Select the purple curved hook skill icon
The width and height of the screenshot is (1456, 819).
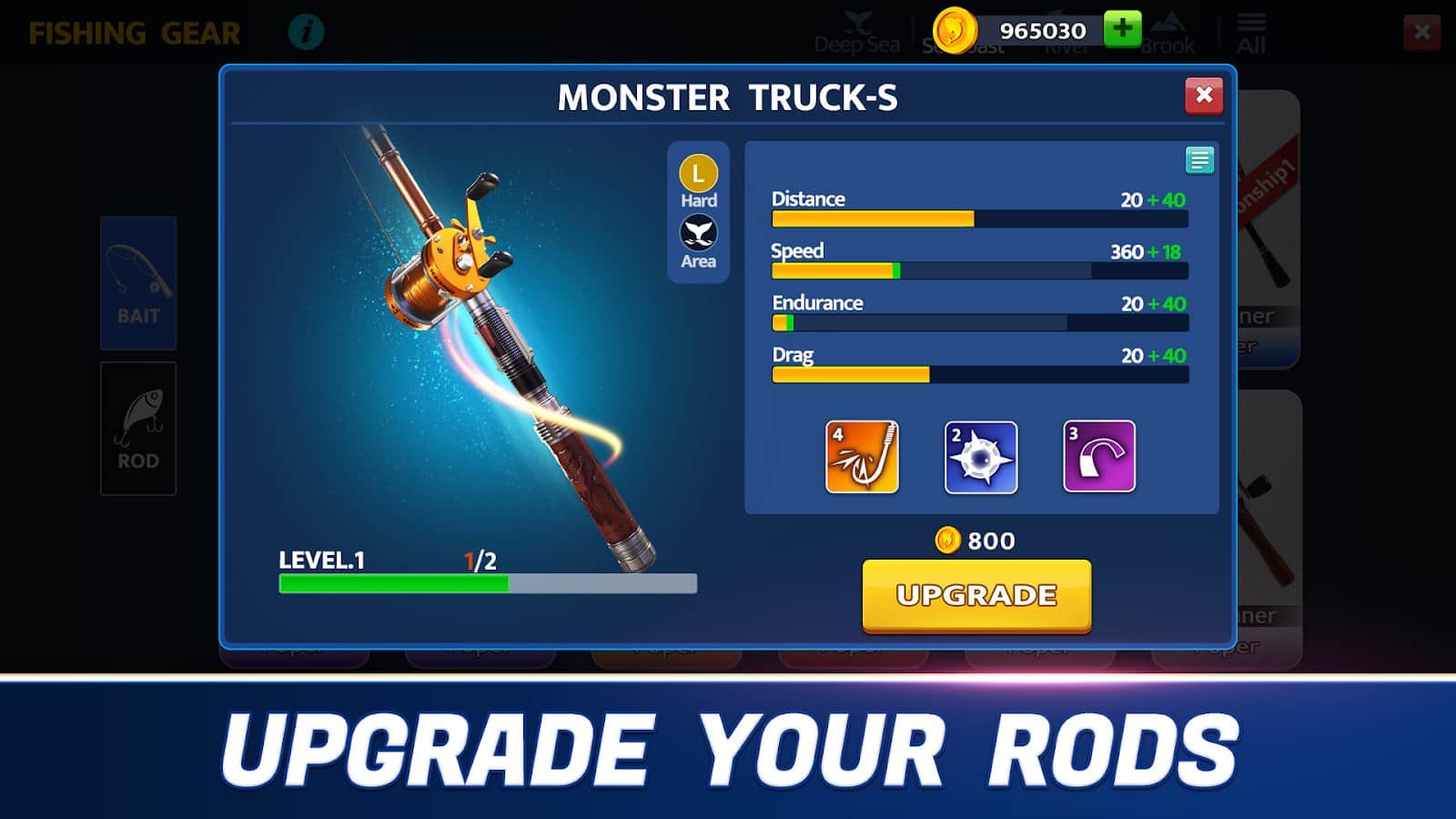1098,457
